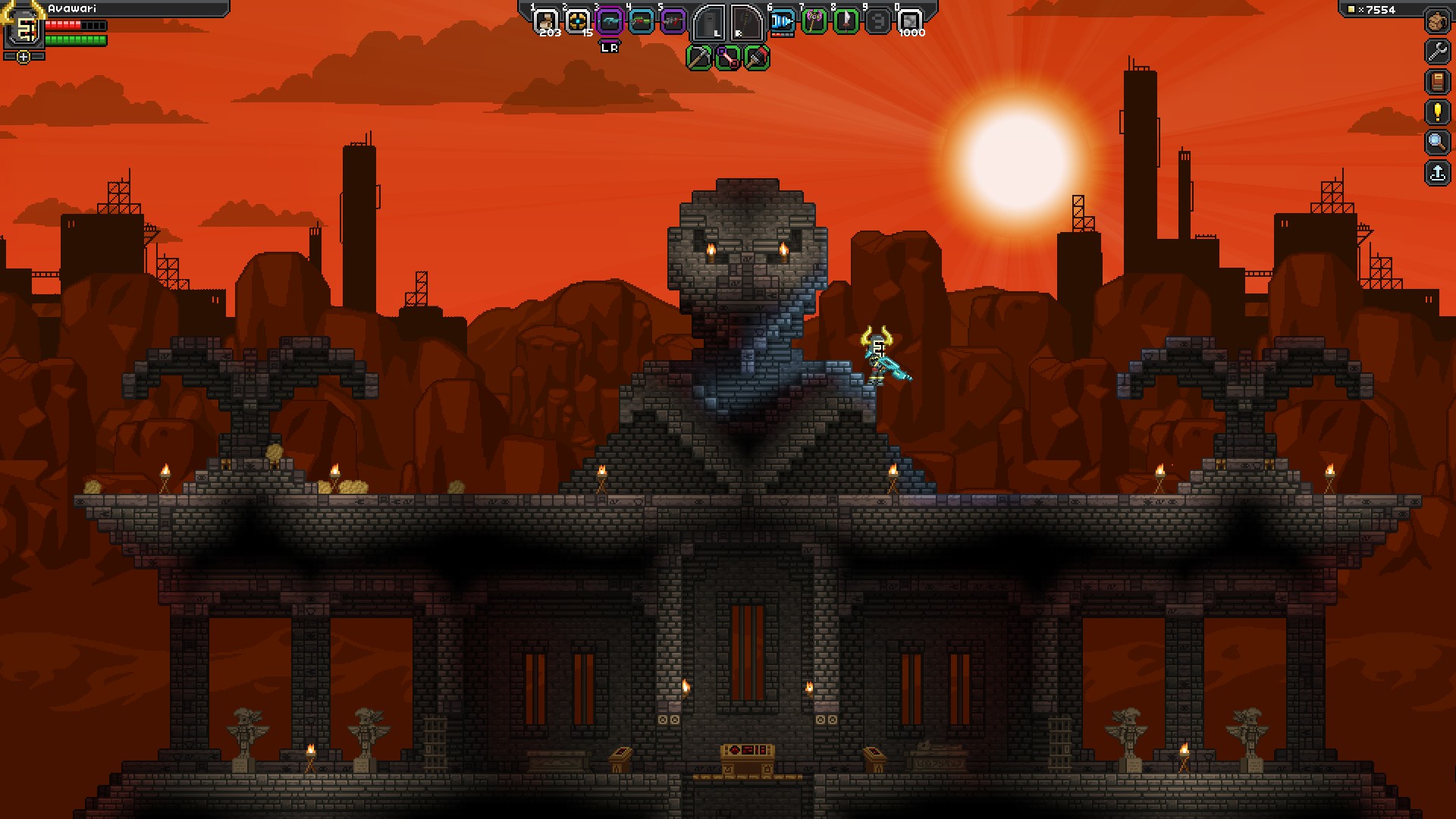Image resolution: width=1456 pixels, height=819 pixels.
Task: Click the empty left hand L slot
Action: (x=708, y=23)
